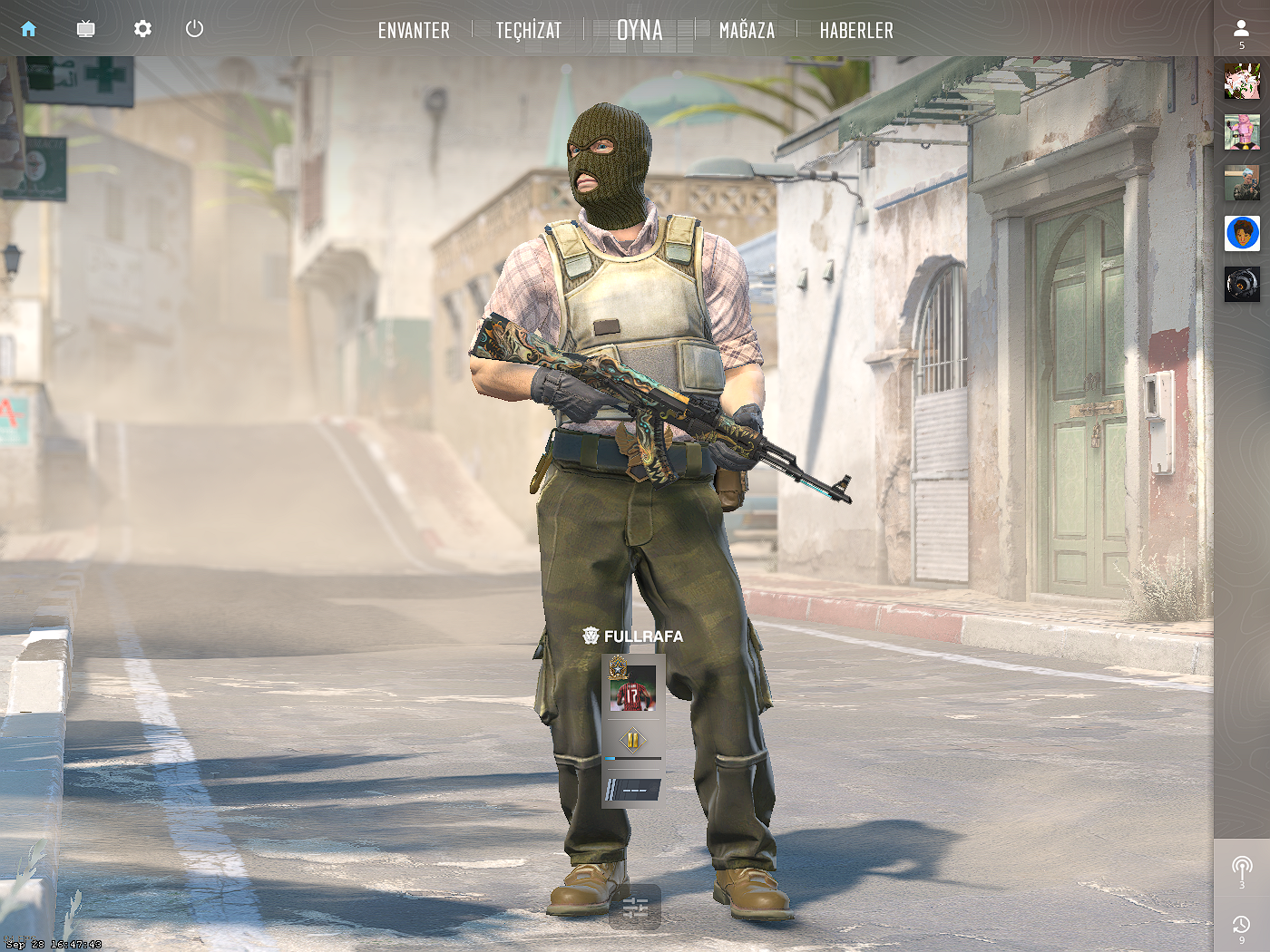Screen dimensions: 1270x952
Task: Go to the home screen icon
Action: click(28, 29)
